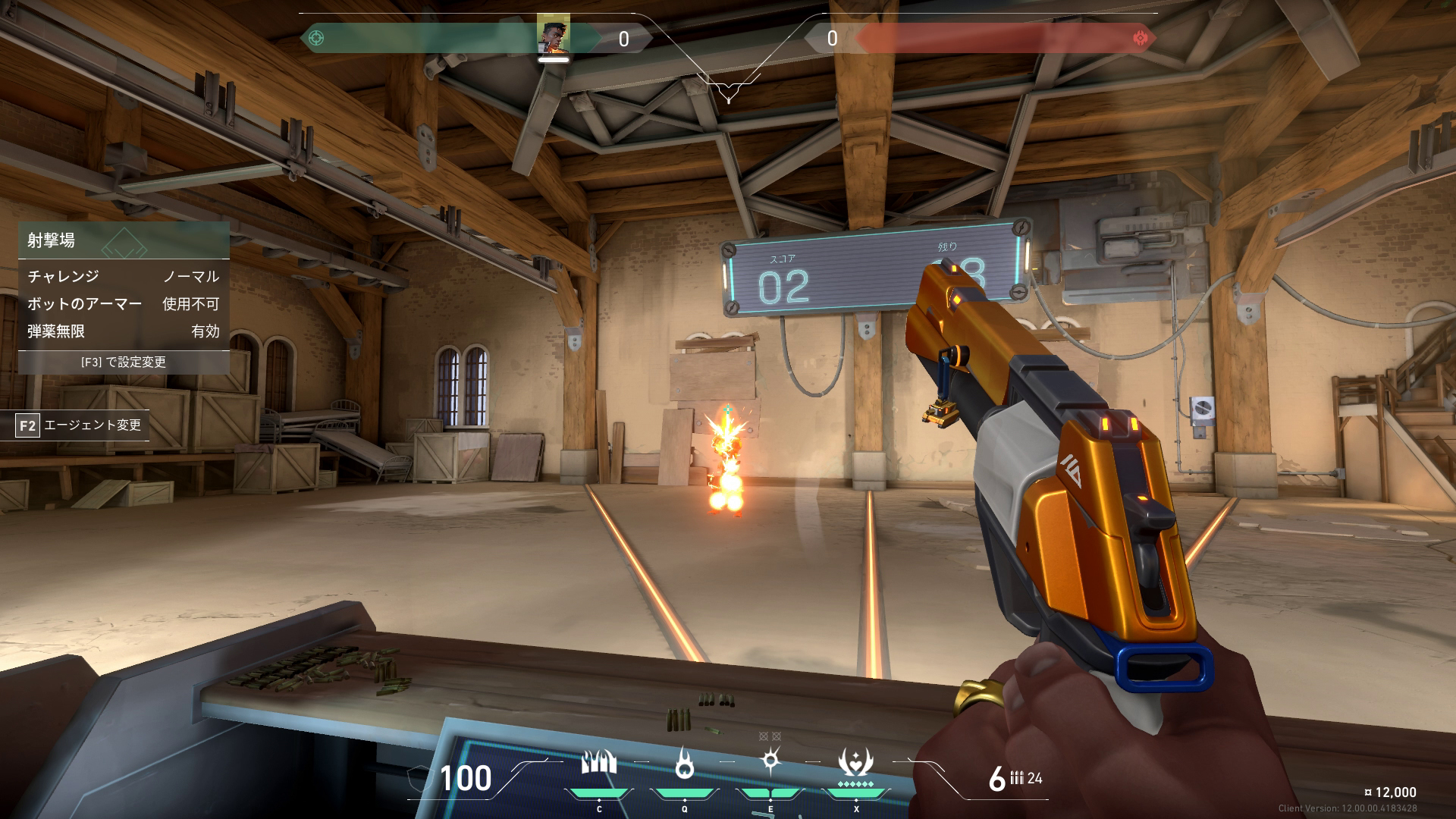Toggle the 弾薬無限 setting row
This screenshot has width=1456, height=819.
point(124,331)
